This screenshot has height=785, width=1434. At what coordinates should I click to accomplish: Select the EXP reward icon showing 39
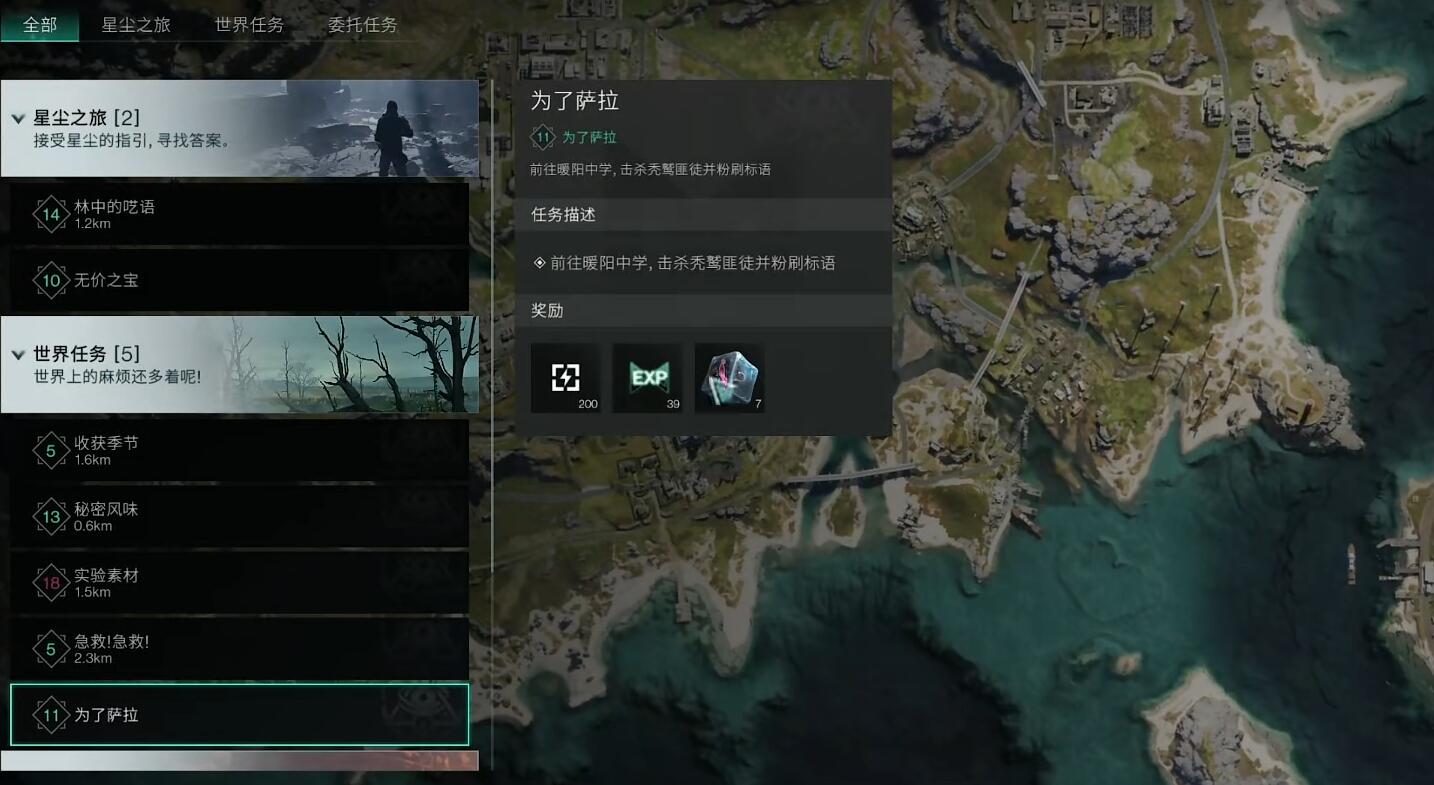(x=647, y=377)
